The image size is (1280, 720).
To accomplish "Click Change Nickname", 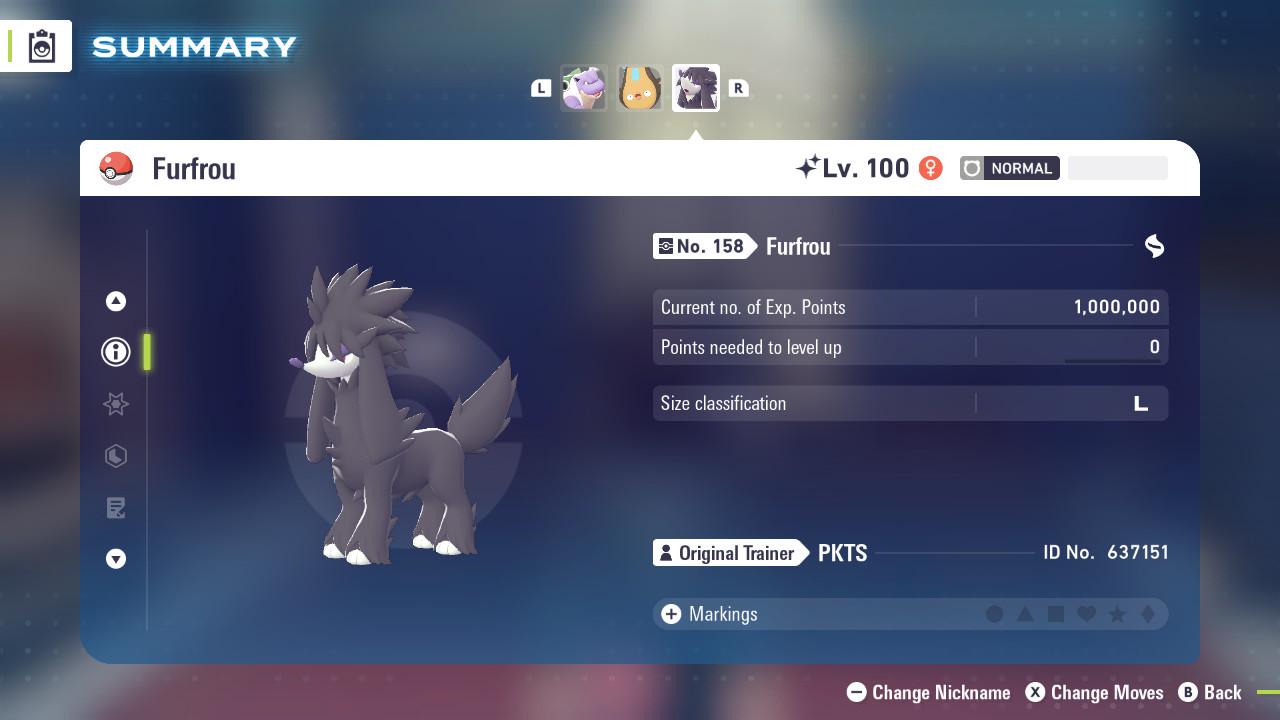I will coord(927,692).
